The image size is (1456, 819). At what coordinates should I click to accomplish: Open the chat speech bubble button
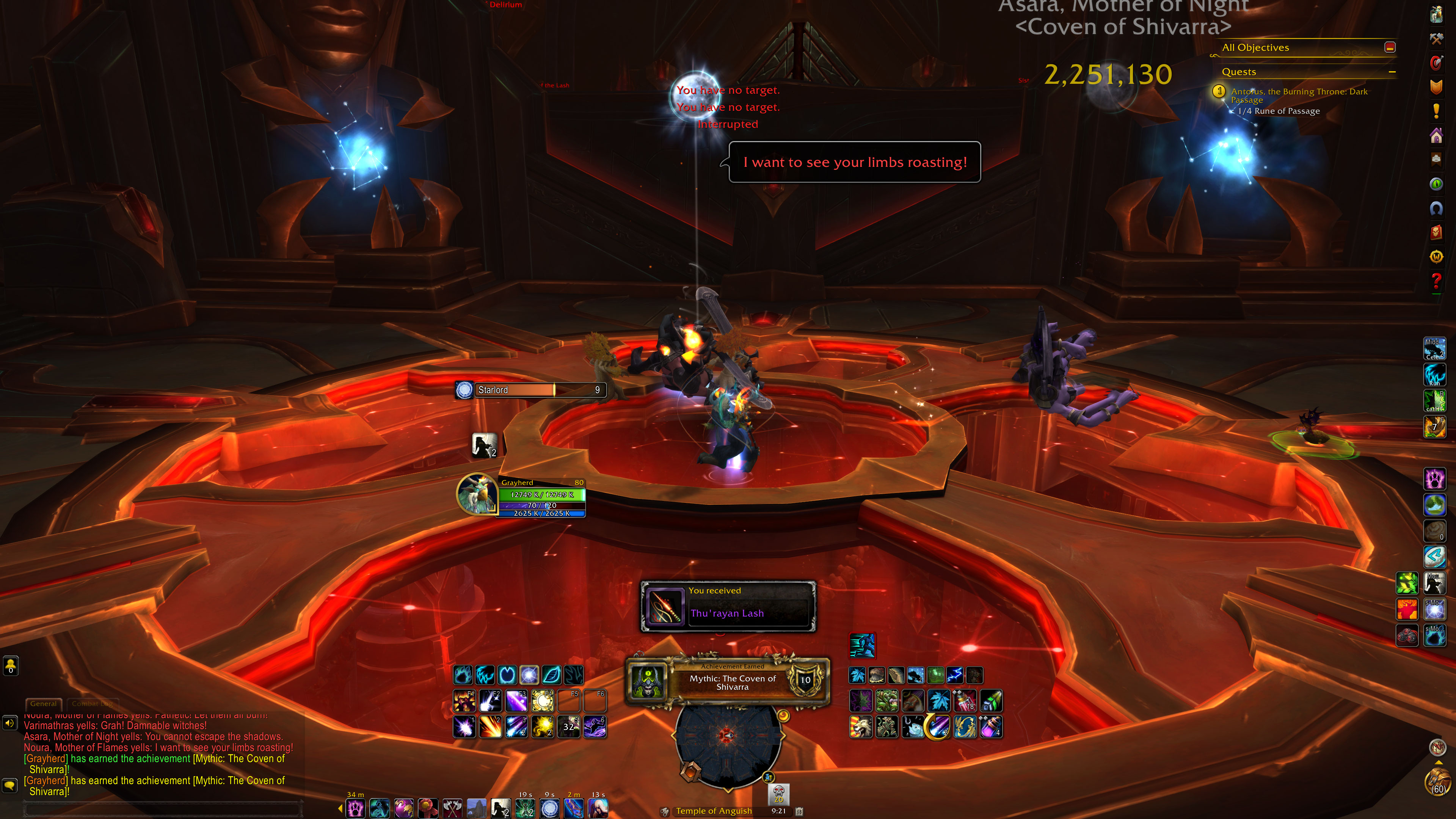10,785
